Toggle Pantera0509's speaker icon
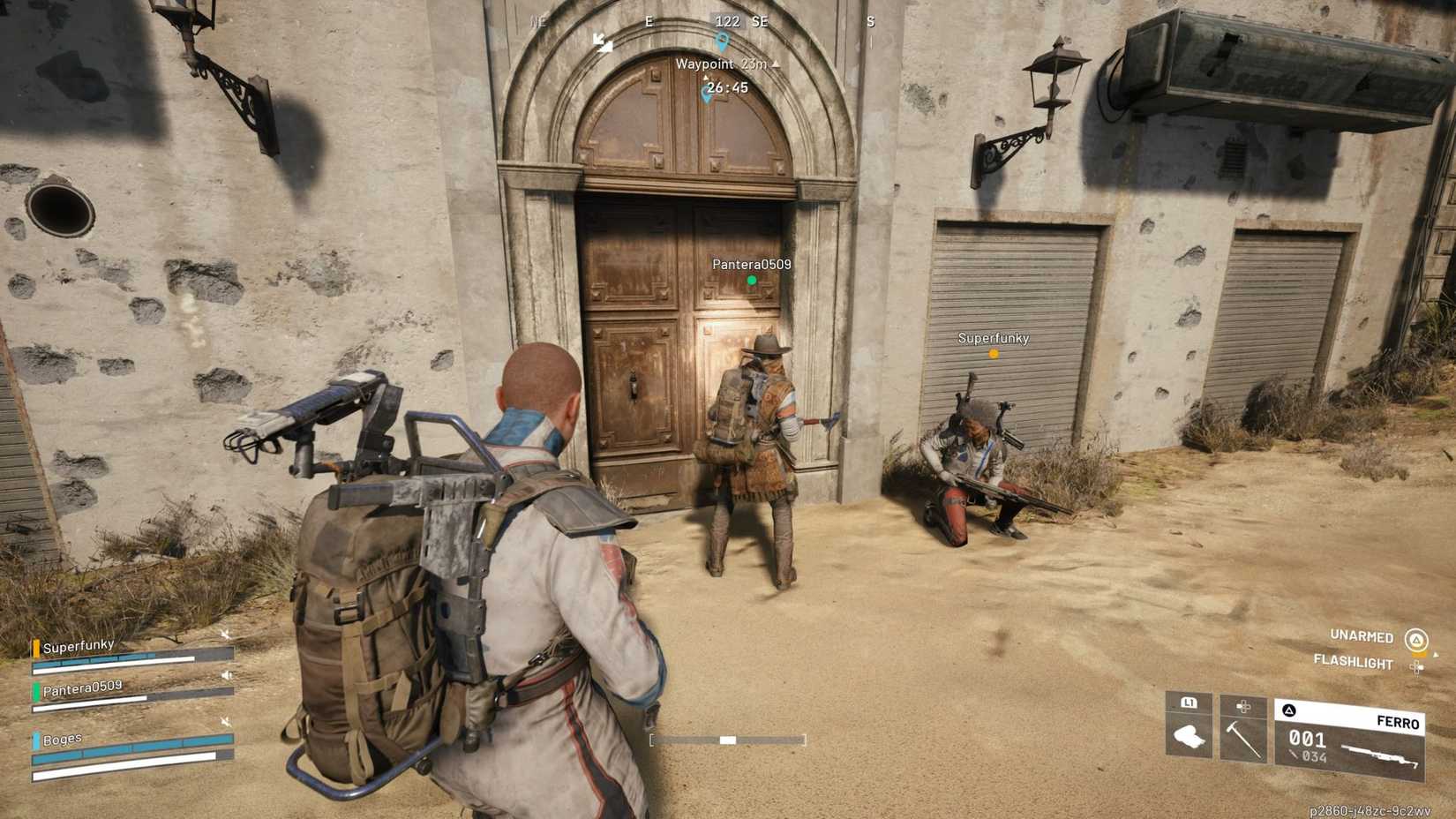This screenshot has height=819, width=1456. click(226, 674)
